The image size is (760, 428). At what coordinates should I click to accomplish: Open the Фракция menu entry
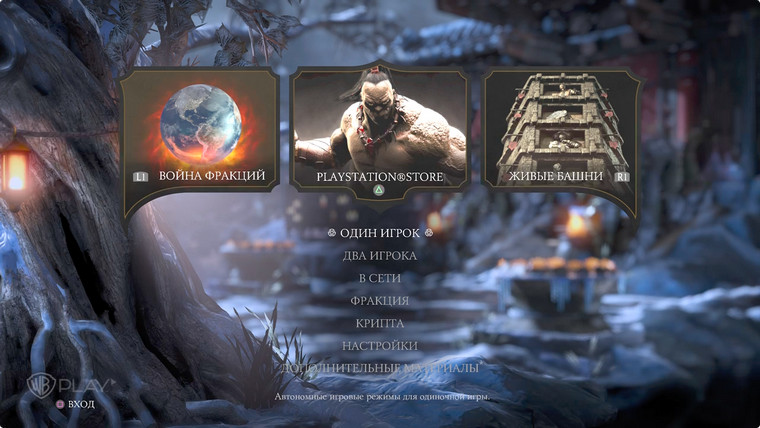(x=380, y=301)
